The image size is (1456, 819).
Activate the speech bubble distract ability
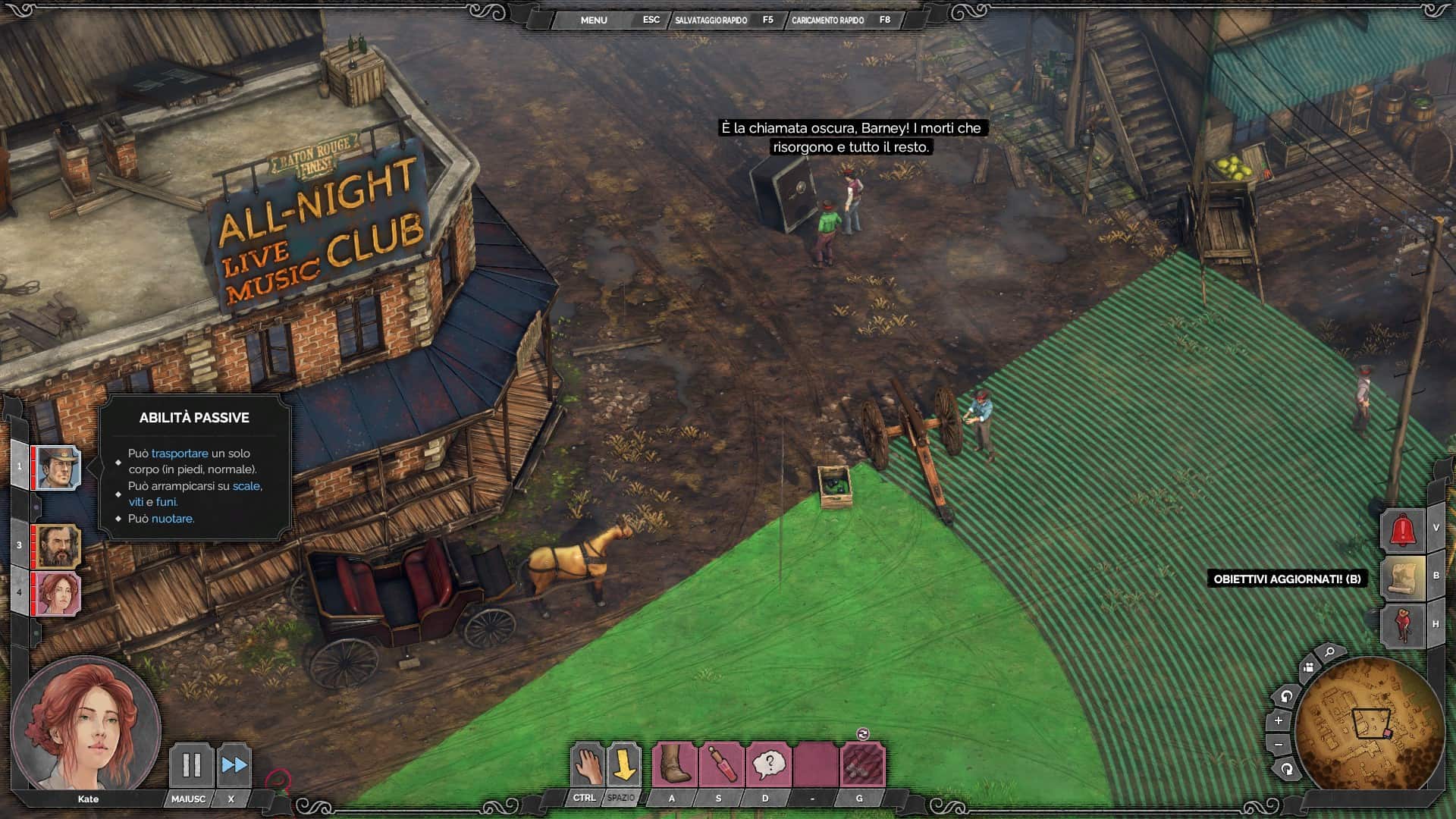coord(768,765)
